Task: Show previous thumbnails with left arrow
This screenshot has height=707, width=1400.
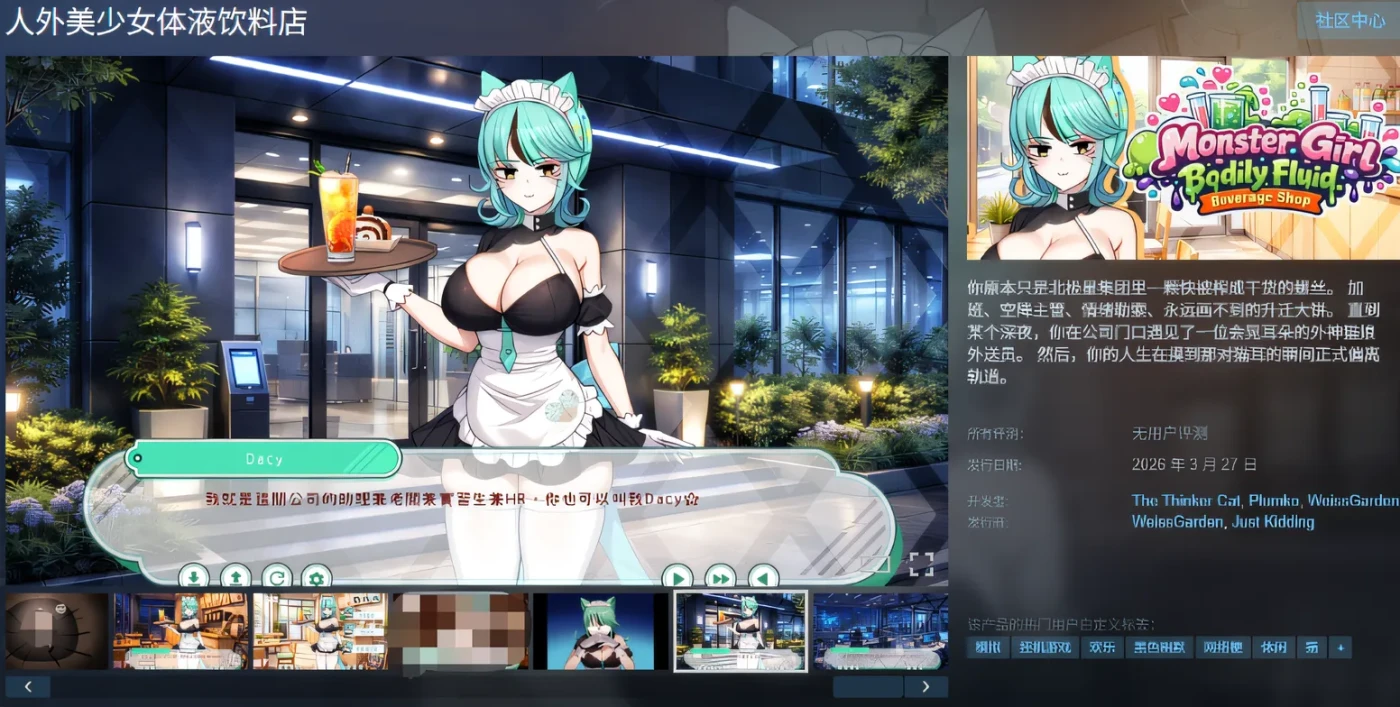Action: [28, 687]
